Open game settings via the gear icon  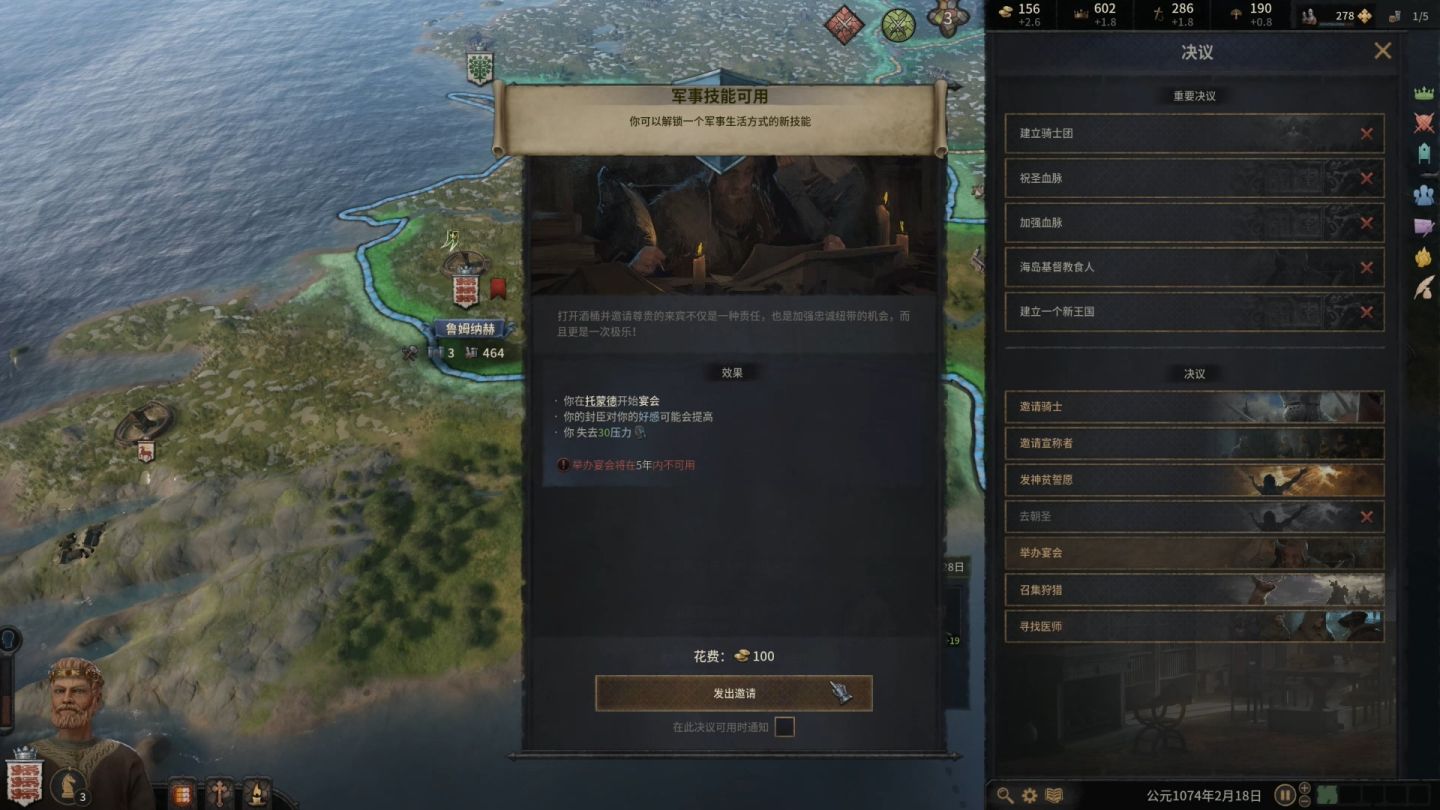point(1028,794)
